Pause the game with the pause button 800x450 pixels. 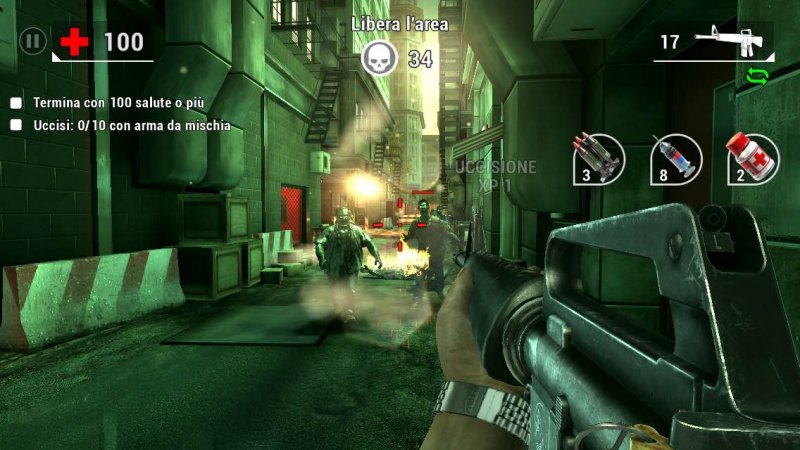click(x=32, y=42)
